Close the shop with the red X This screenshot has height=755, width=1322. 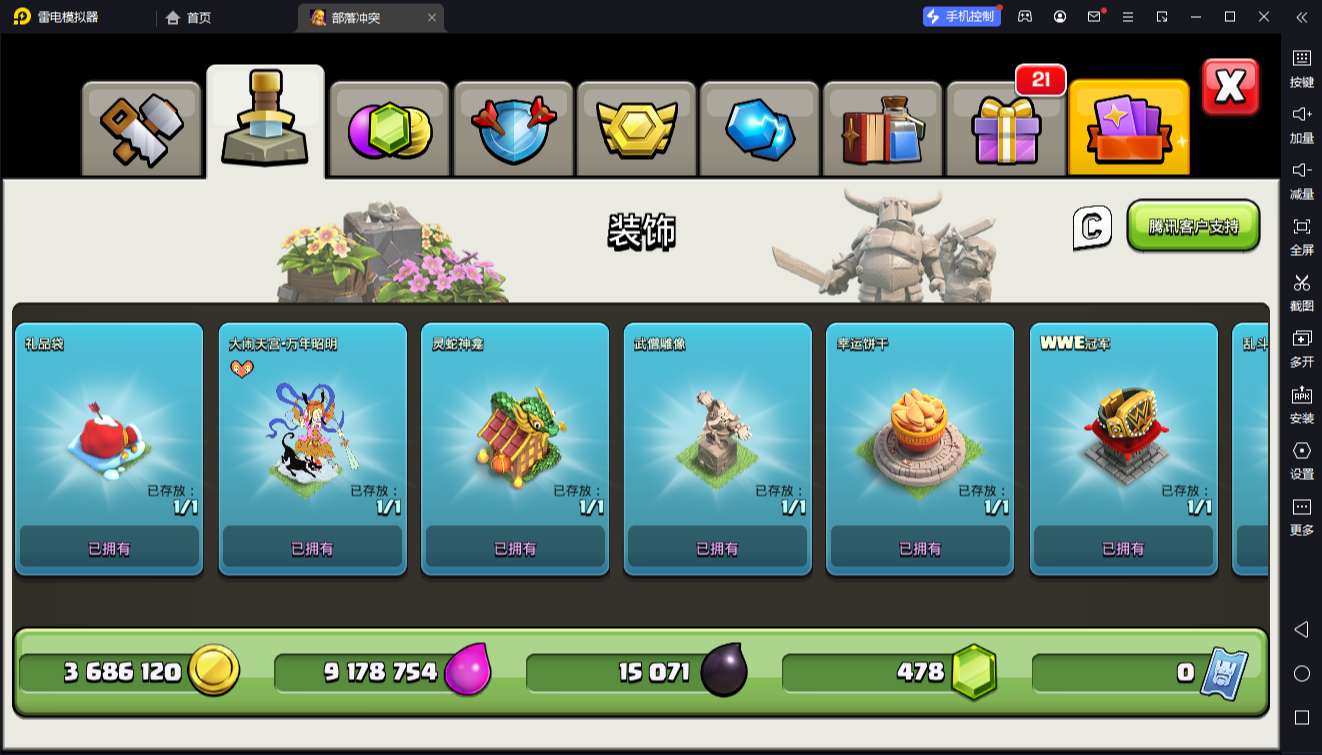click(x=1229, y=88)
